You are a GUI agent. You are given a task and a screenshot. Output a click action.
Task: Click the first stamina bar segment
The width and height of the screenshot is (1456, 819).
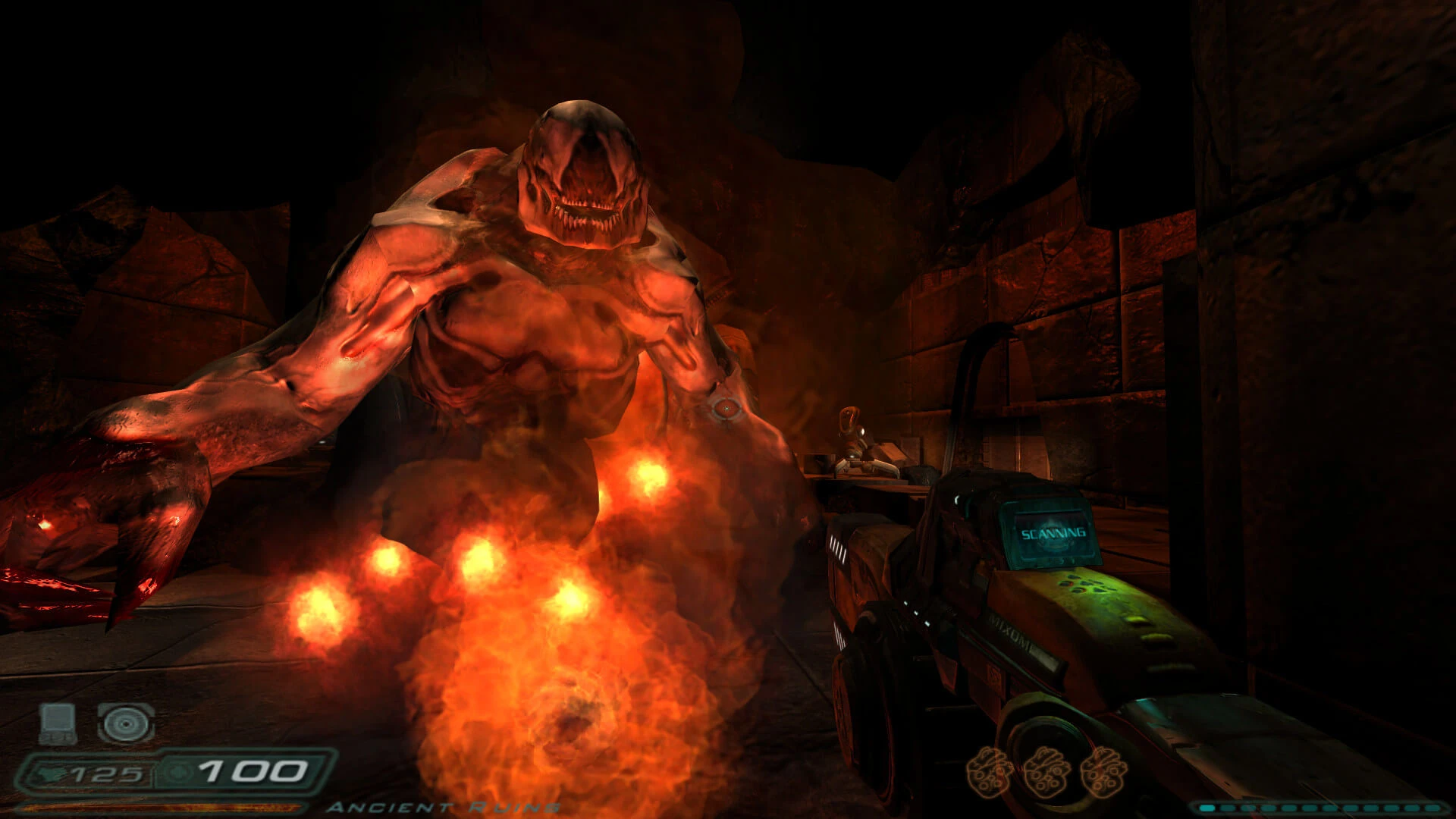(1207, 808)
